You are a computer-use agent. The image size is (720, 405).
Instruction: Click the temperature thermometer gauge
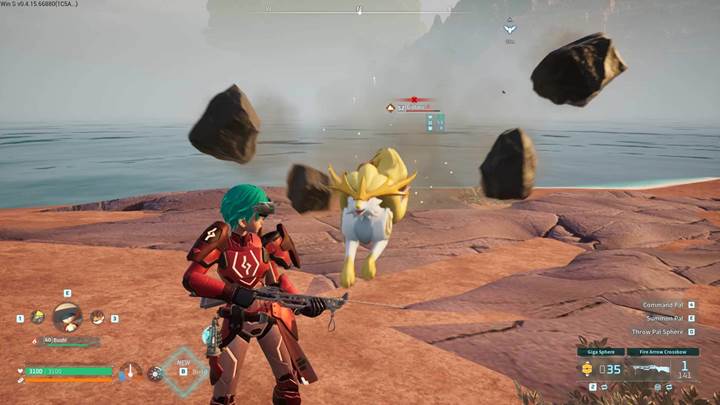(x=131, y=372)
